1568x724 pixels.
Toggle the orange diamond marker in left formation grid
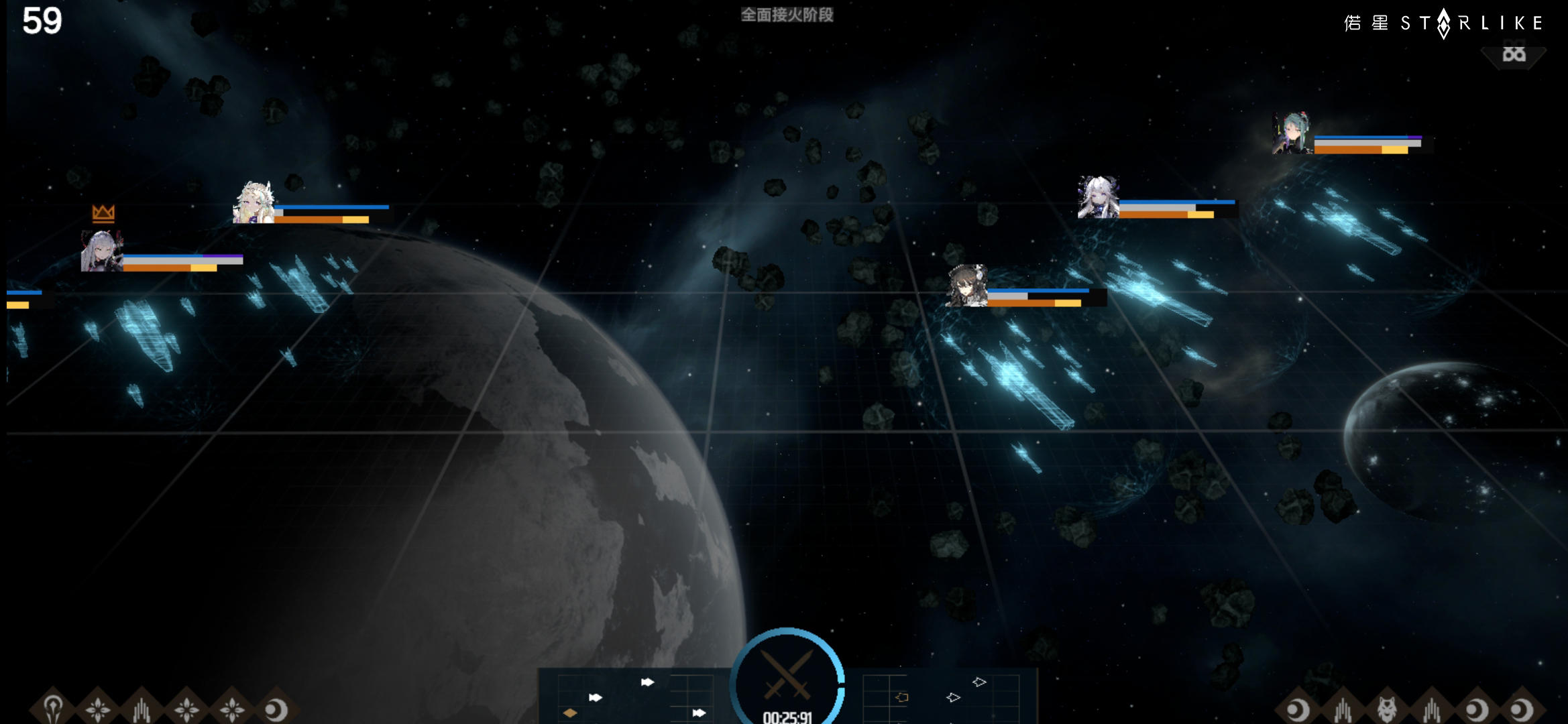point(570,713)
